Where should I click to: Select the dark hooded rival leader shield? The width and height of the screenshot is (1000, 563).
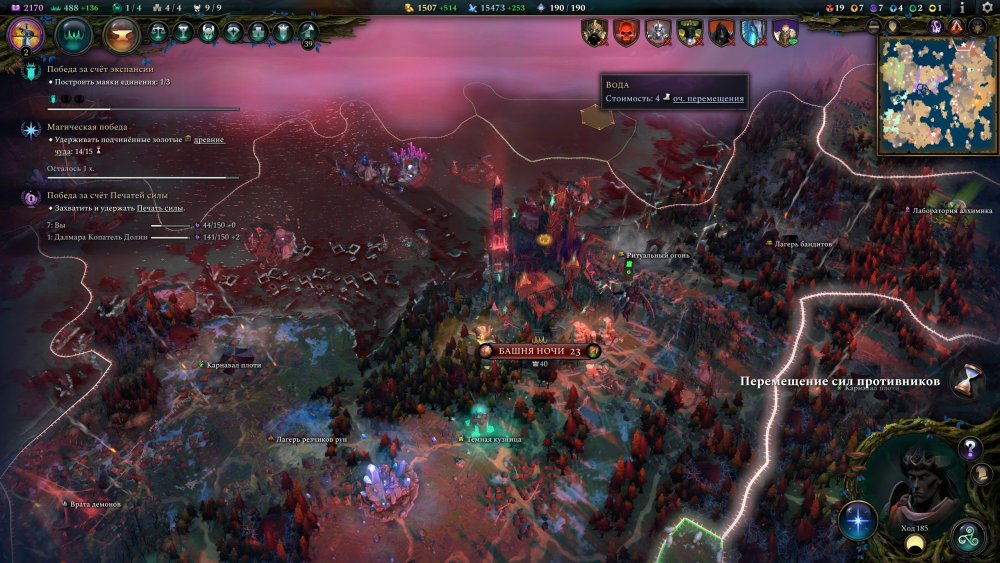pos(721,32)
